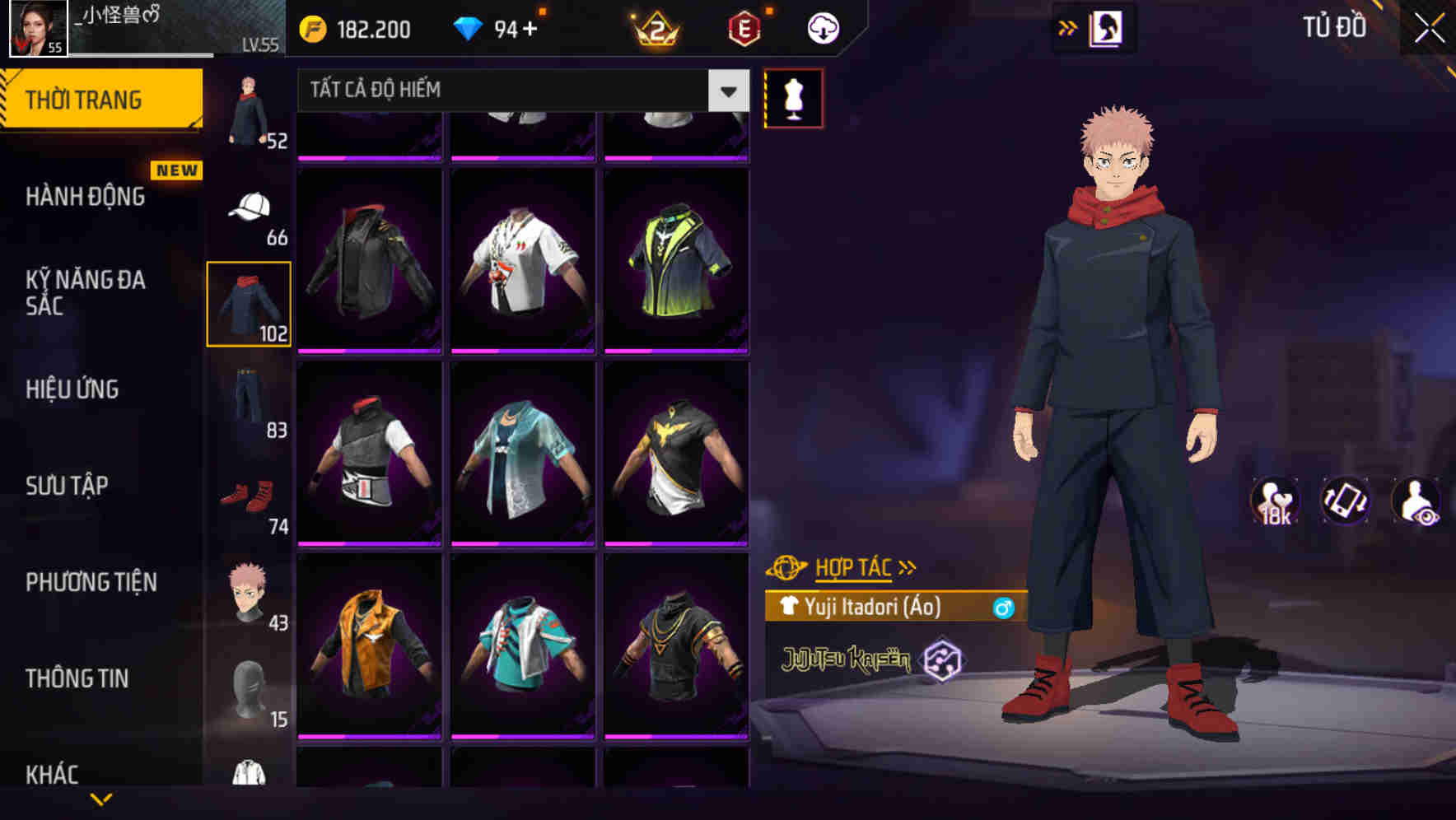This screenshot has width=1456, height=820.
Task: Click the double chevron beside wardrobe icon
Action: point(1066,27)
